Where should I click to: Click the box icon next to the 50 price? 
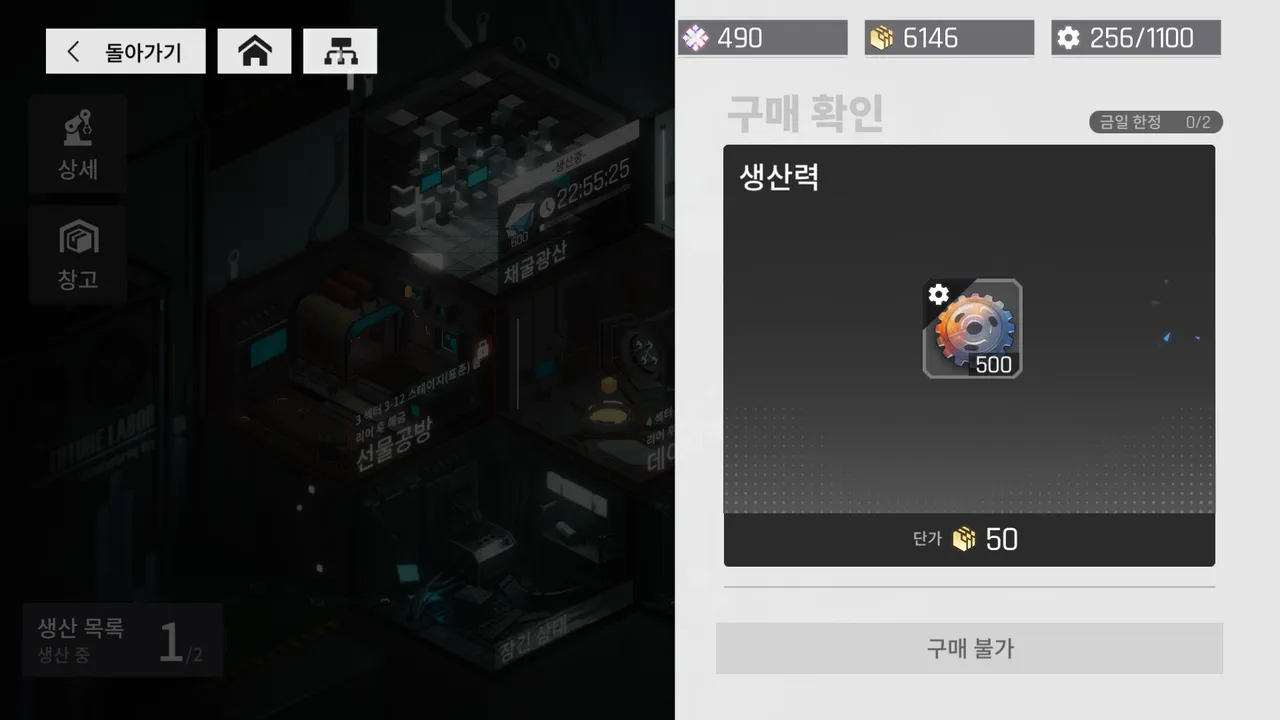(x=963, y=539)
